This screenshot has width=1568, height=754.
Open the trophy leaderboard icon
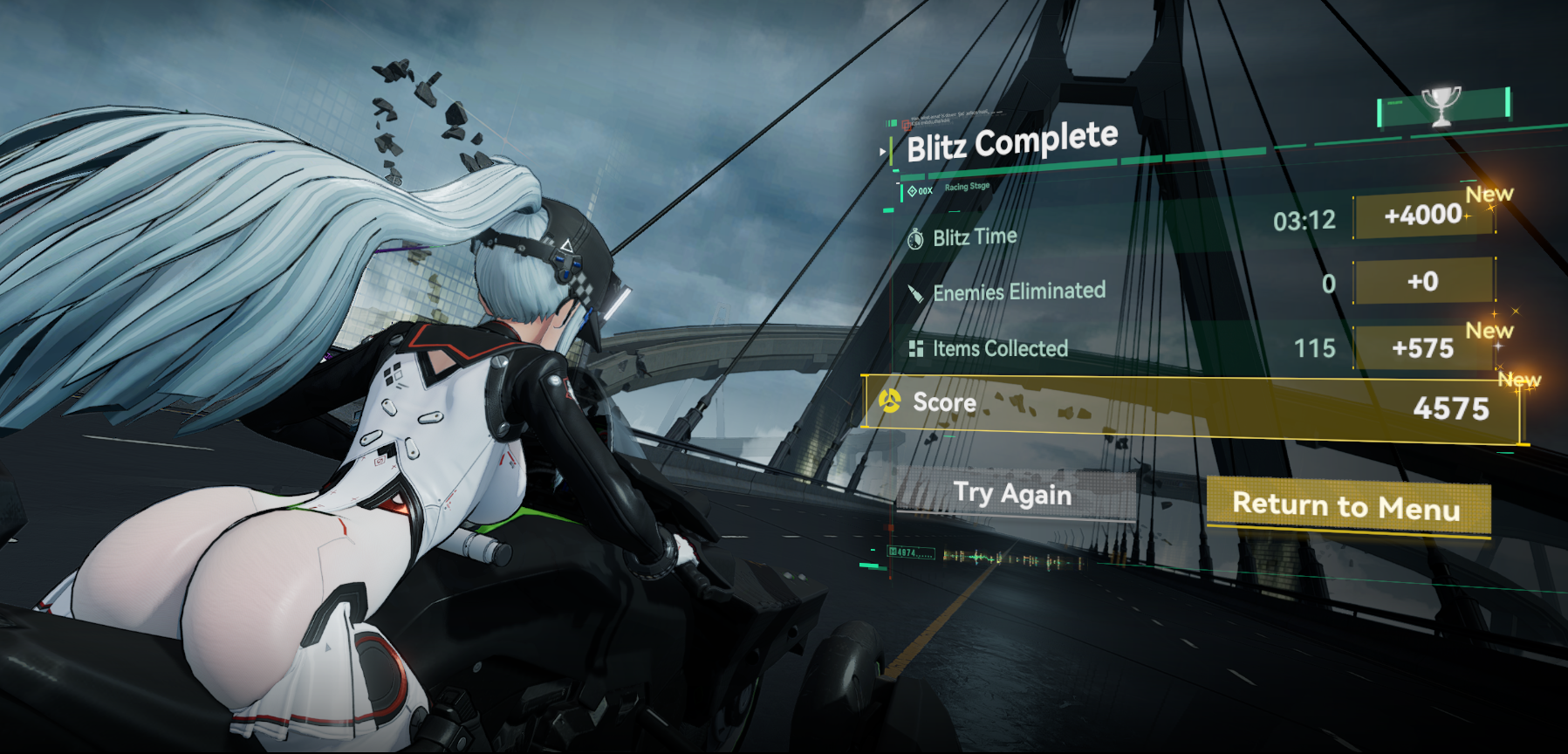(x=1441, y=106)
